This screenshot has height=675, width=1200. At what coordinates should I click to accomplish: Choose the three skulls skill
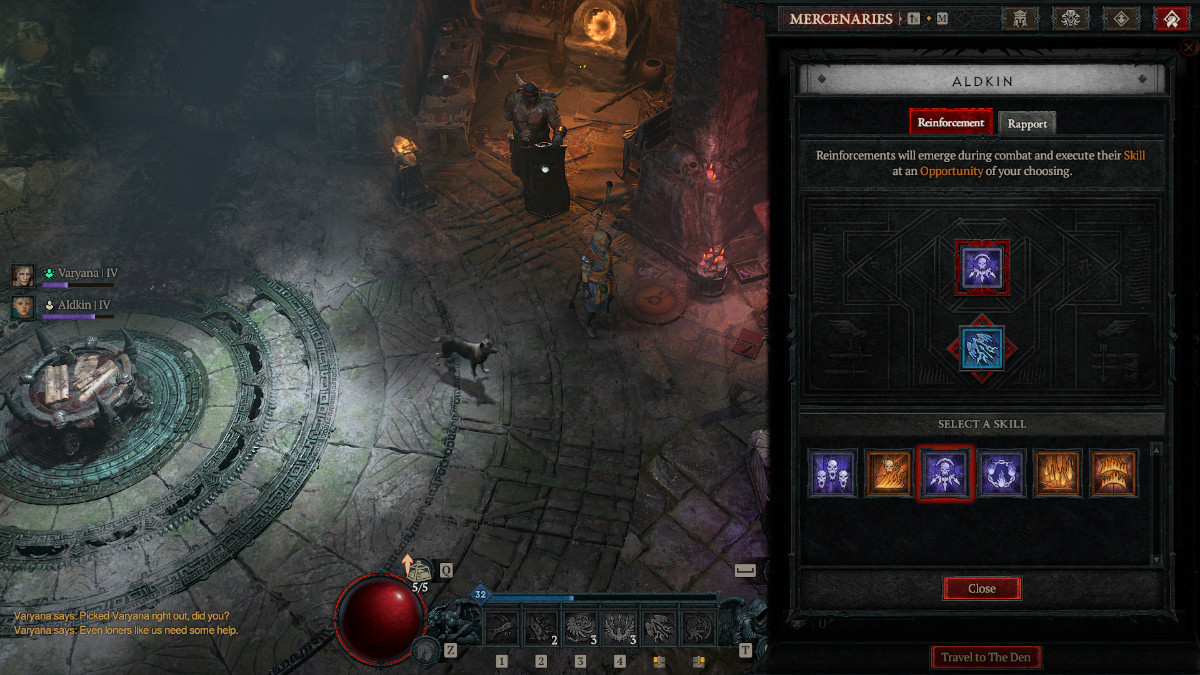pos(832,473)
